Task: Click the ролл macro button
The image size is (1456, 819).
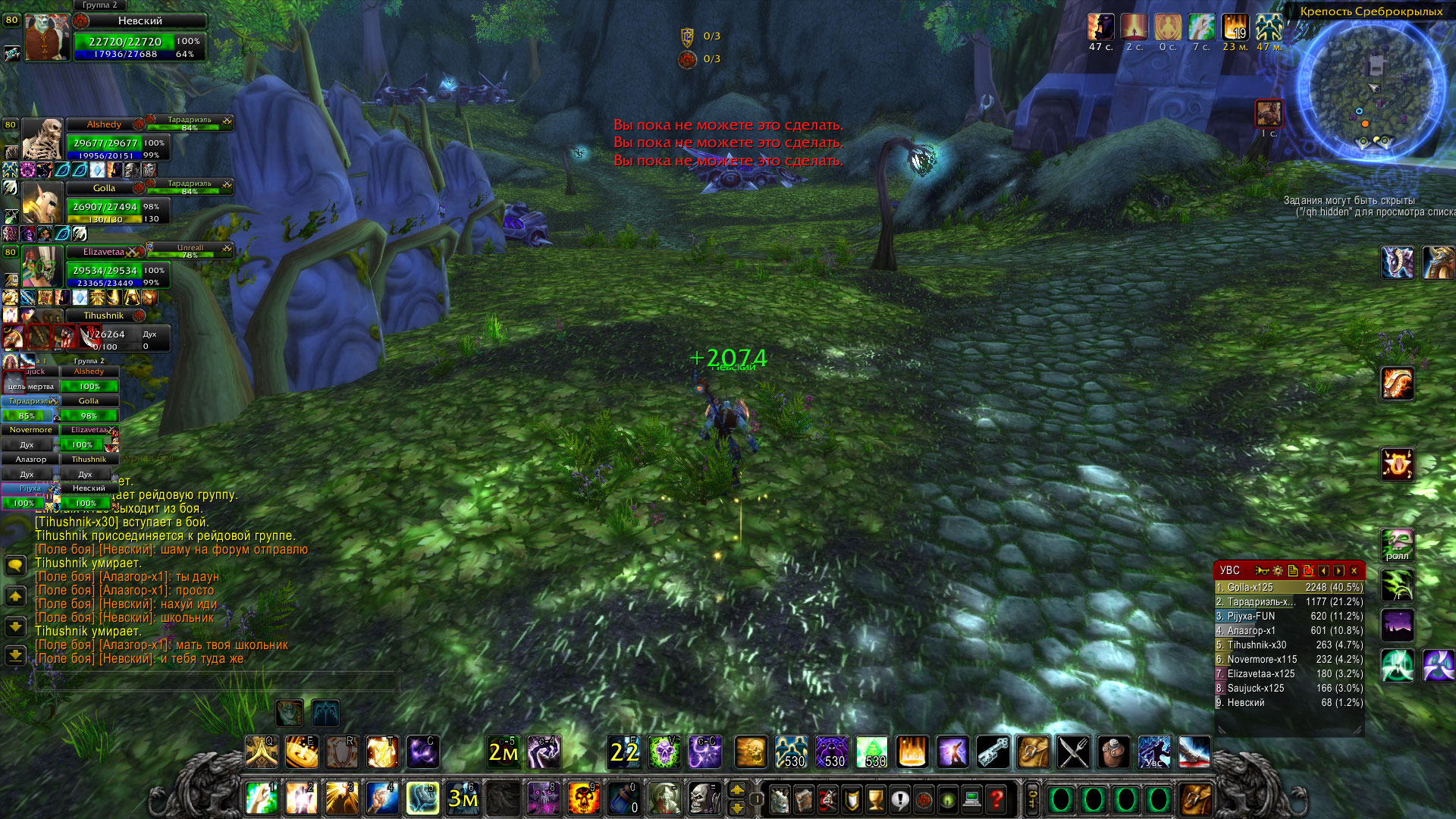Action: (1397, 545)
